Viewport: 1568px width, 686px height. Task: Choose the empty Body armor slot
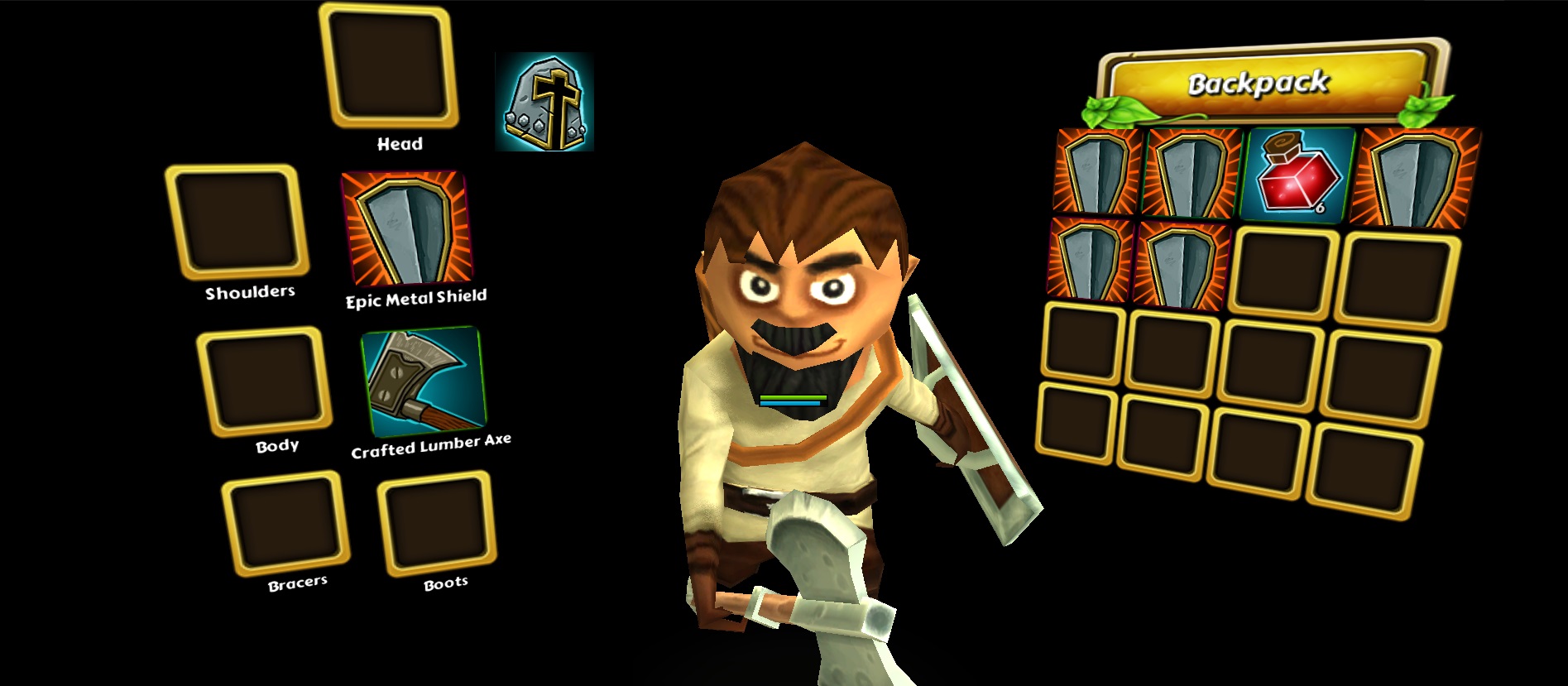[x=264, y=381]
